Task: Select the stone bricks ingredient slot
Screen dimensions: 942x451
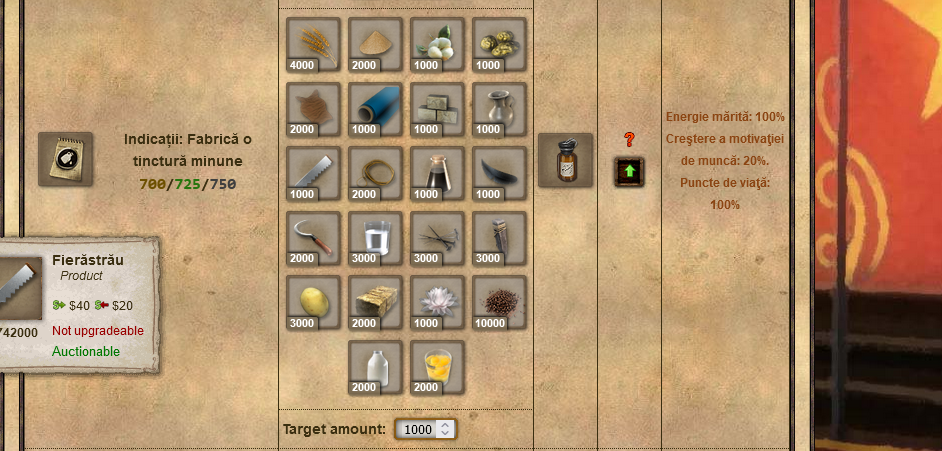Action: click(437, 109)
